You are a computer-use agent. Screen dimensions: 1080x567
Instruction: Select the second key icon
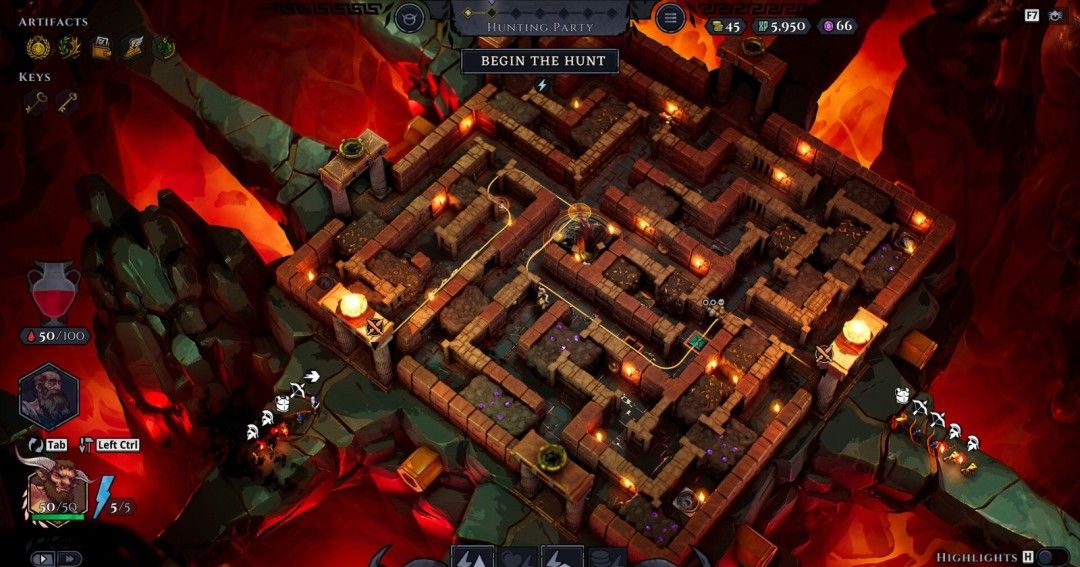click(68, 101)
